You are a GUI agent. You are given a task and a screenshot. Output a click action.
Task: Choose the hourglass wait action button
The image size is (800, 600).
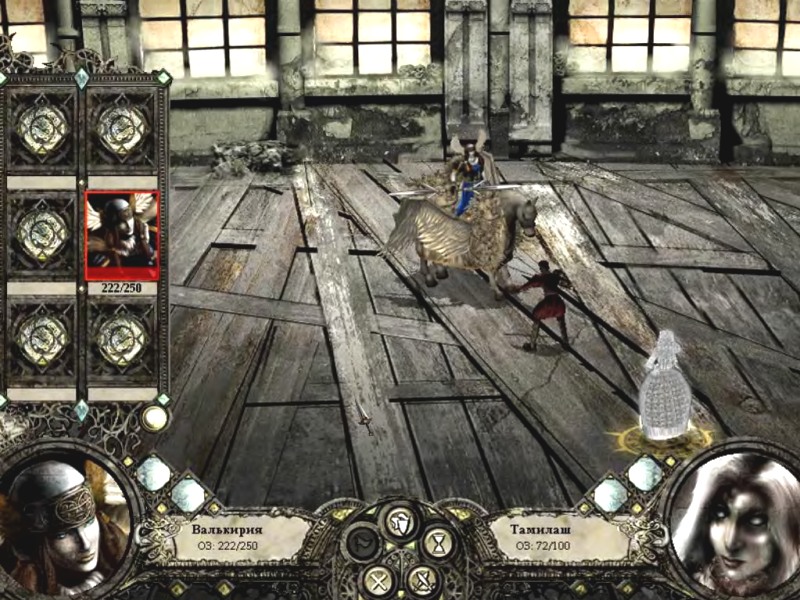(437, 543)
